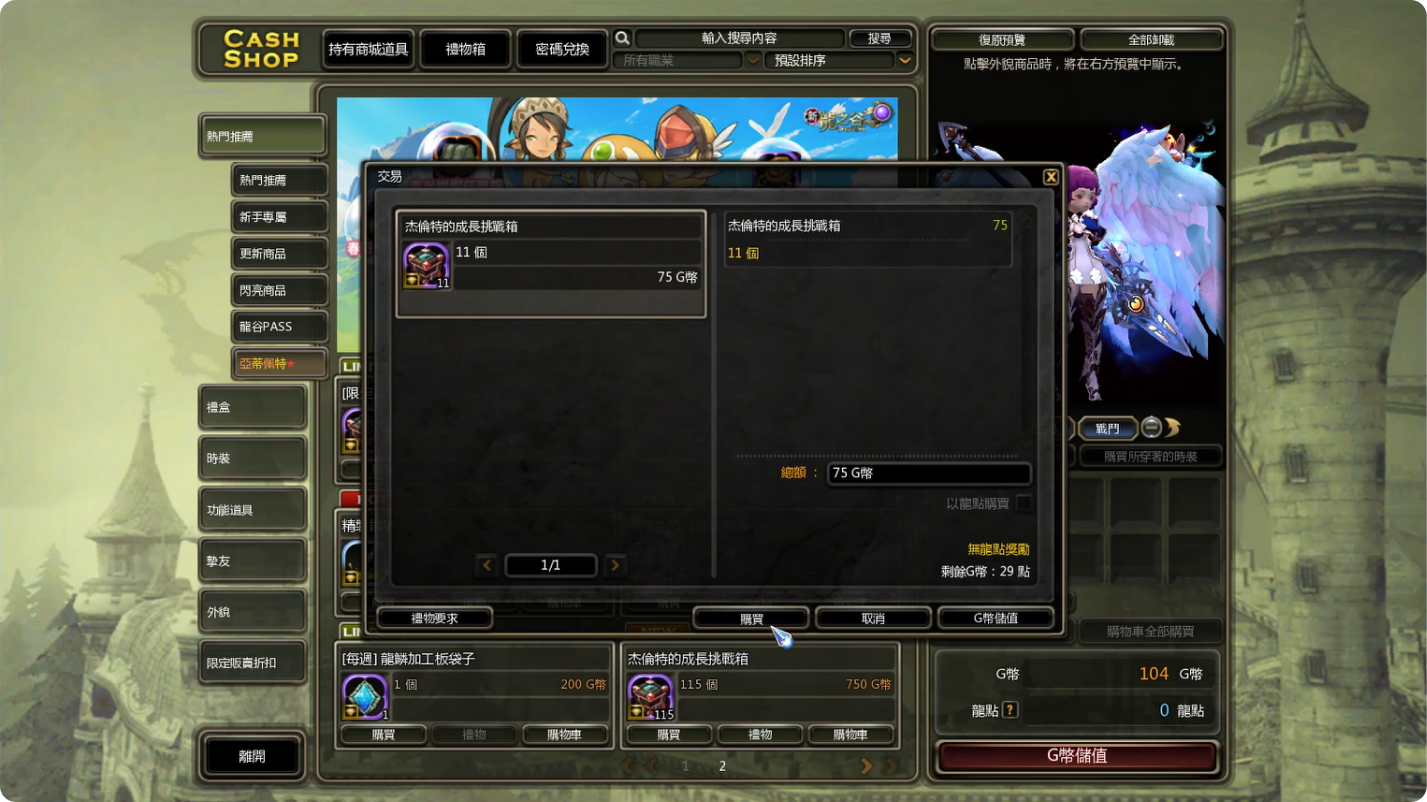
Task: Open G幣儲值 in the transaction dialog
Action: point(995,619)
